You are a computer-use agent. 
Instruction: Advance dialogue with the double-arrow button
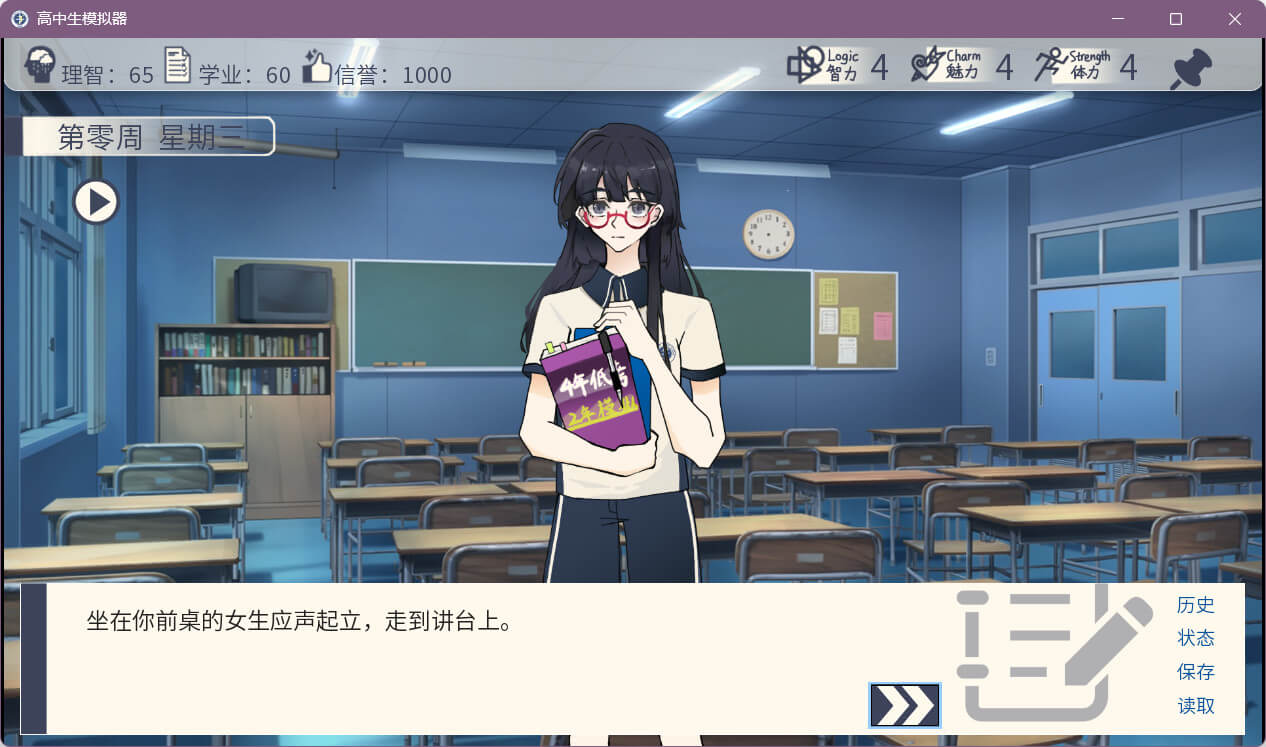pos(905,705)
